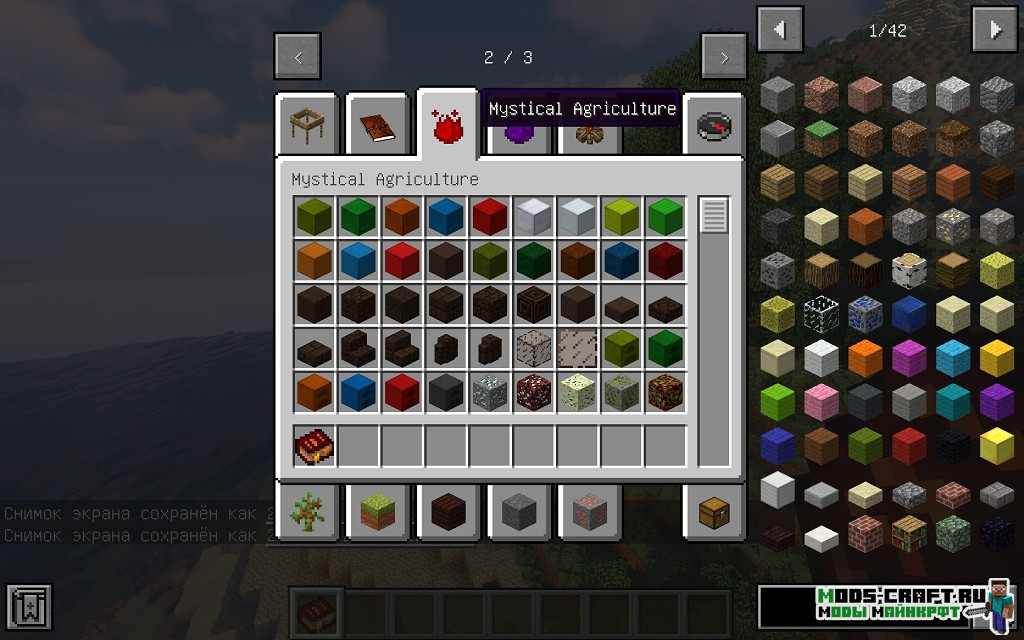The height and width of the screenshot is (640, 1024).
Task: Go to the previous creative tab page
Action: (x=298, y=57)
